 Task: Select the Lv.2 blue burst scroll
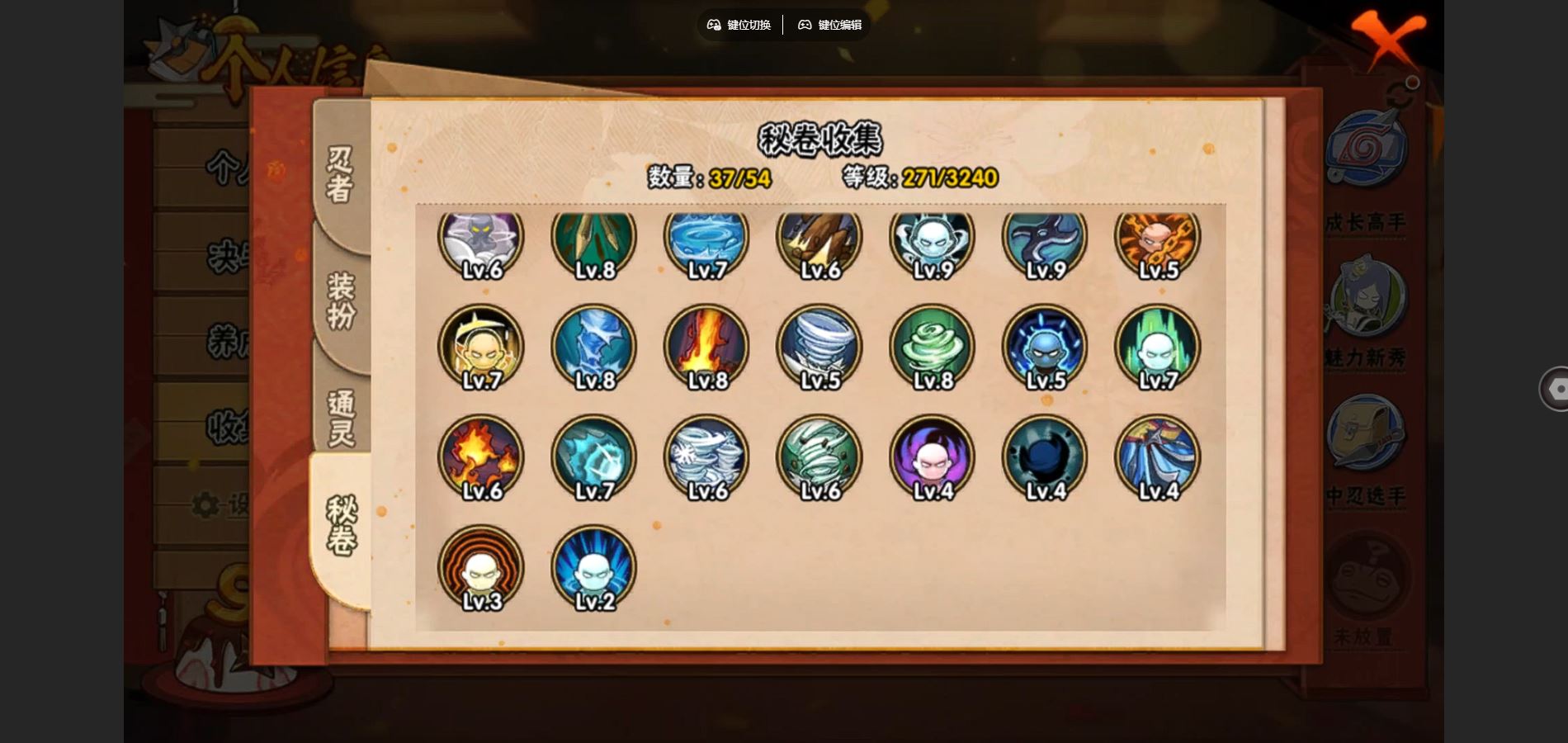tap(594, 568)
